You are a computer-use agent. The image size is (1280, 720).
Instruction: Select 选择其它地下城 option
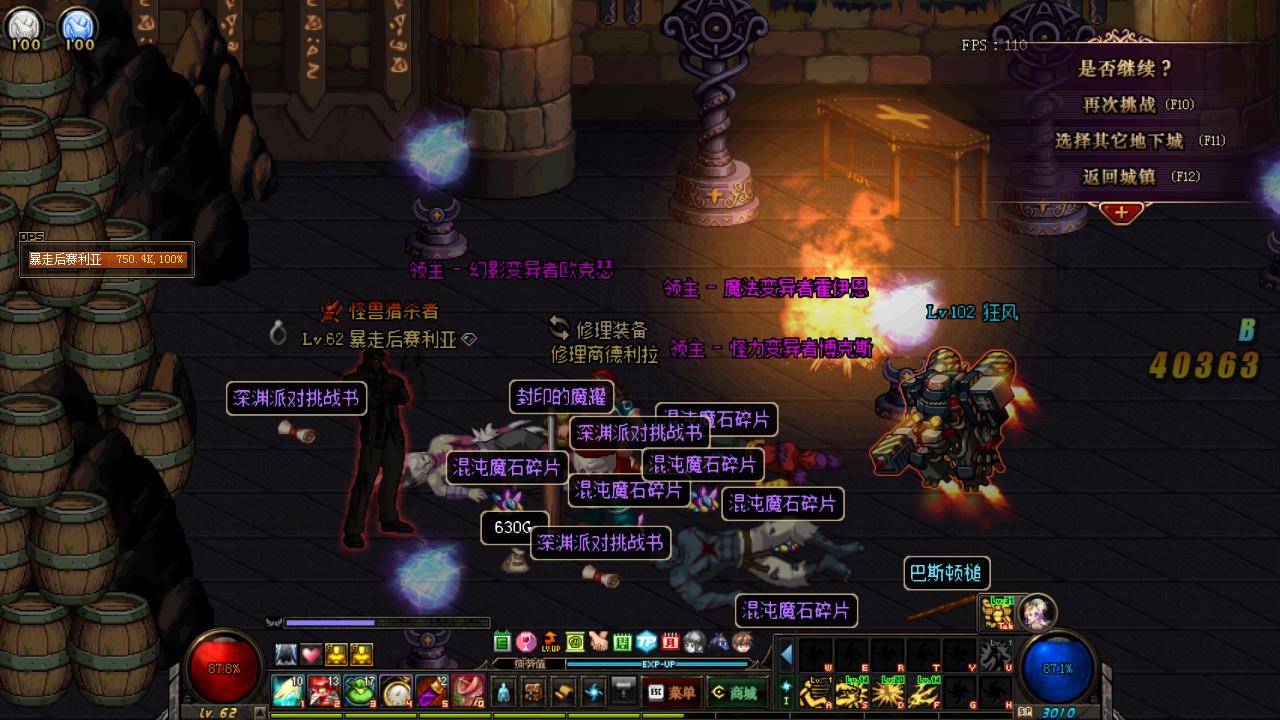click(1138, 141)
